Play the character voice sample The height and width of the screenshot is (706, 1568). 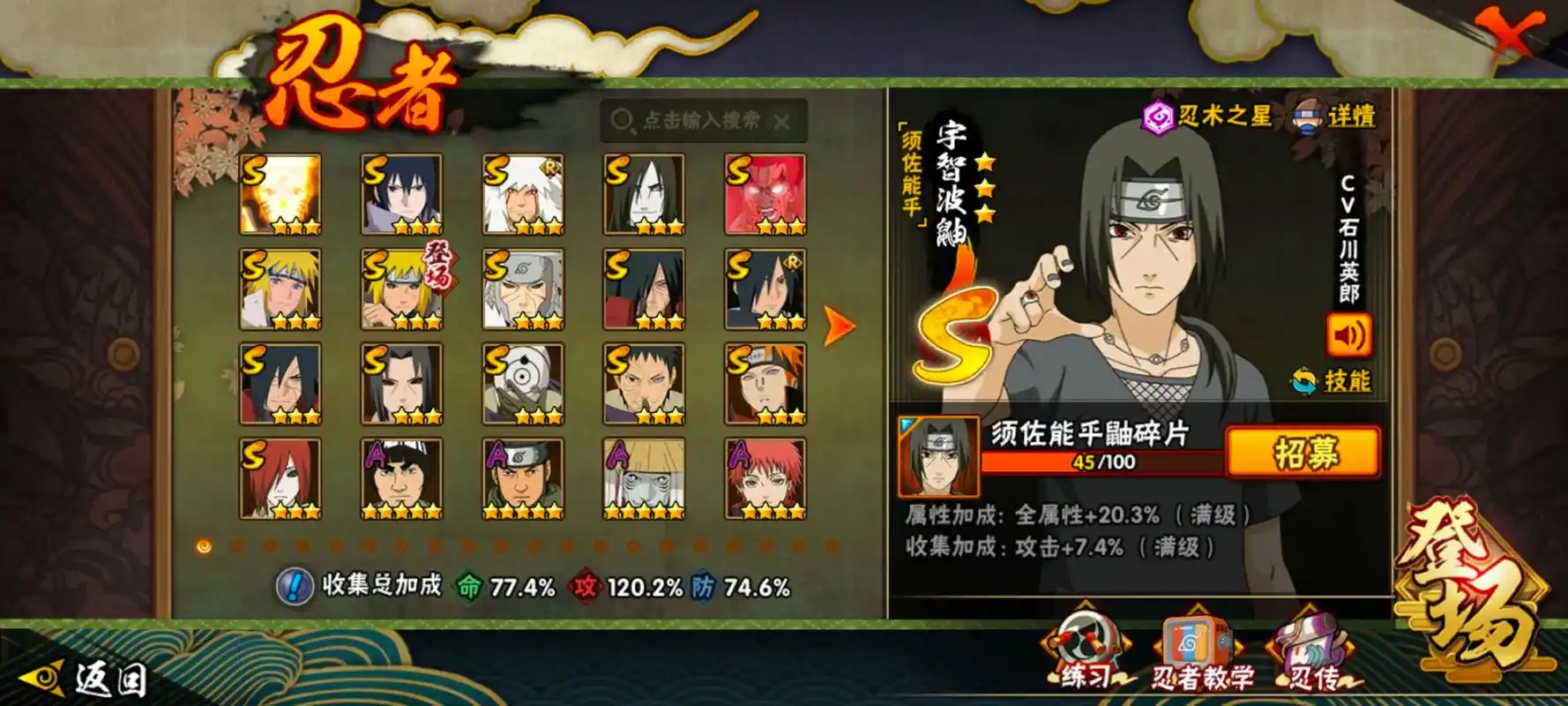coord(1348,334)
